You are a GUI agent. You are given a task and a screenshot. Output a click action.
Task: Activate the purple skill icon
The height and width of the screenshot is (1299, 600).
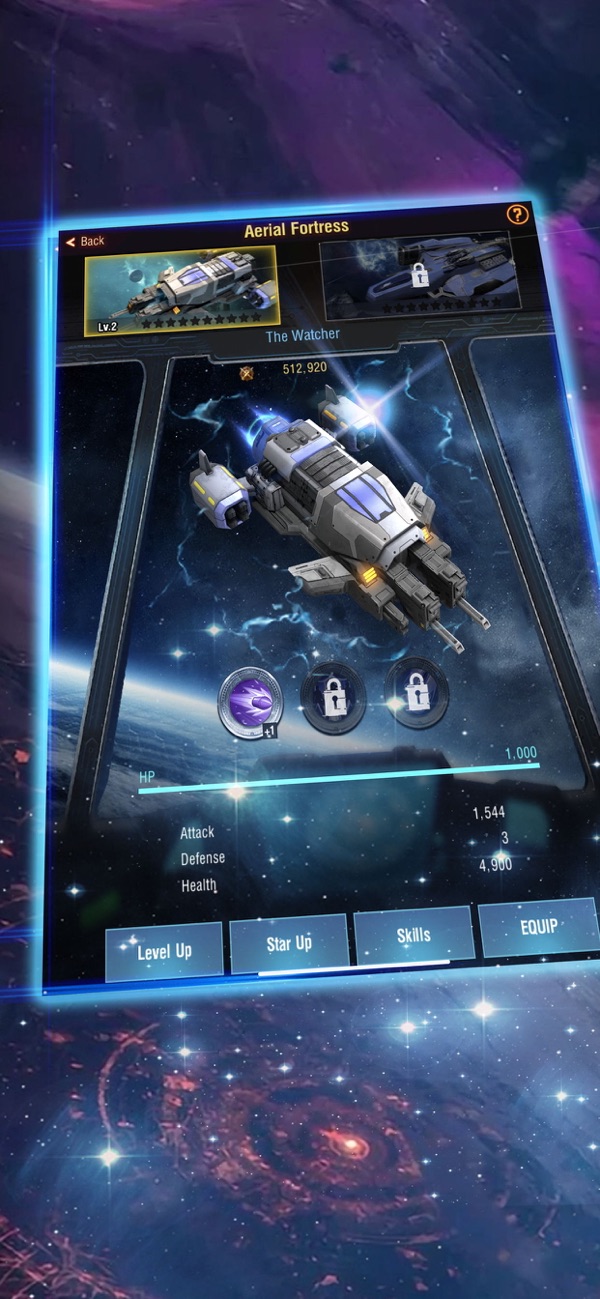coord(250,703)
